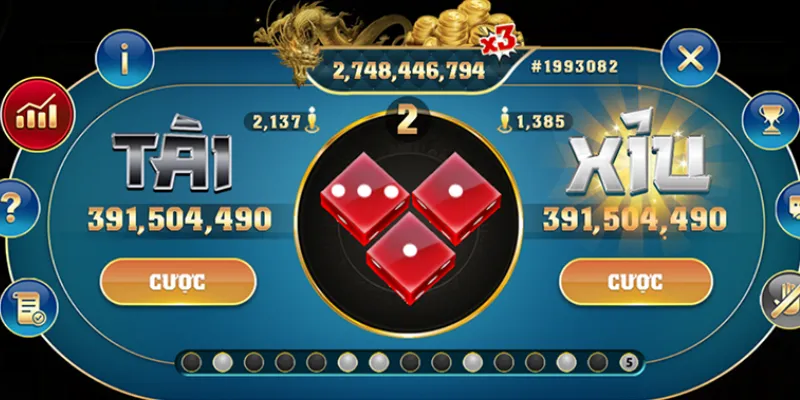The image size is (800, 400).
Task: Open the chat bubble icon
Action: coord(790,208)
